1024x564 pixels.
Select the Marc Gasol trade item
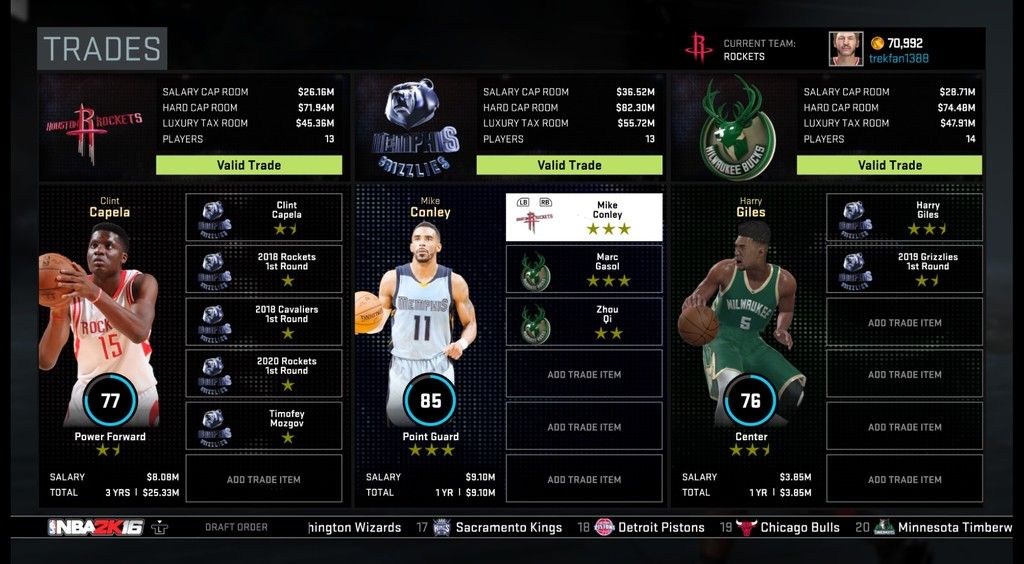tap(584, 269)
